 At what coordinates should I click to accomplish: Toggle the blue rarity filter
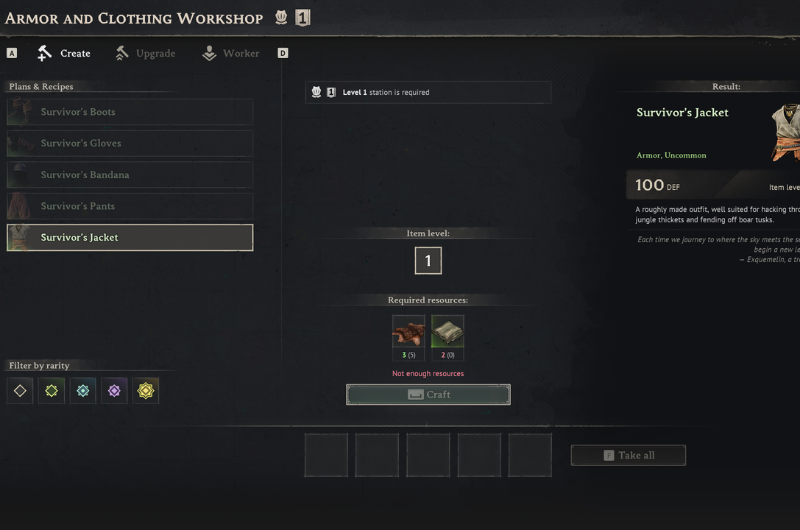click(83, 390)
